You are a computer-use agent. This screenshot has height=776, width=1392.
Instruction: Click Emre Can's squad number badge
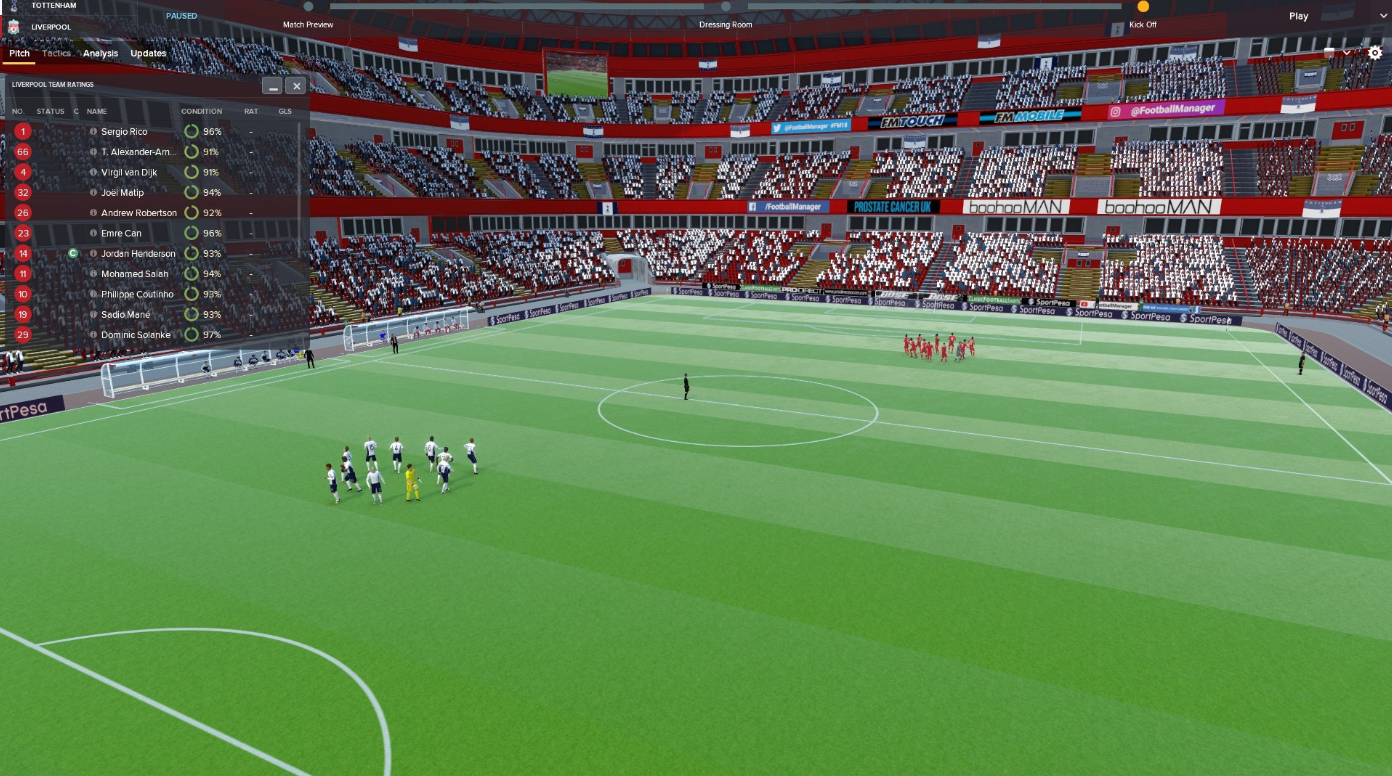(x=22, y=233)
